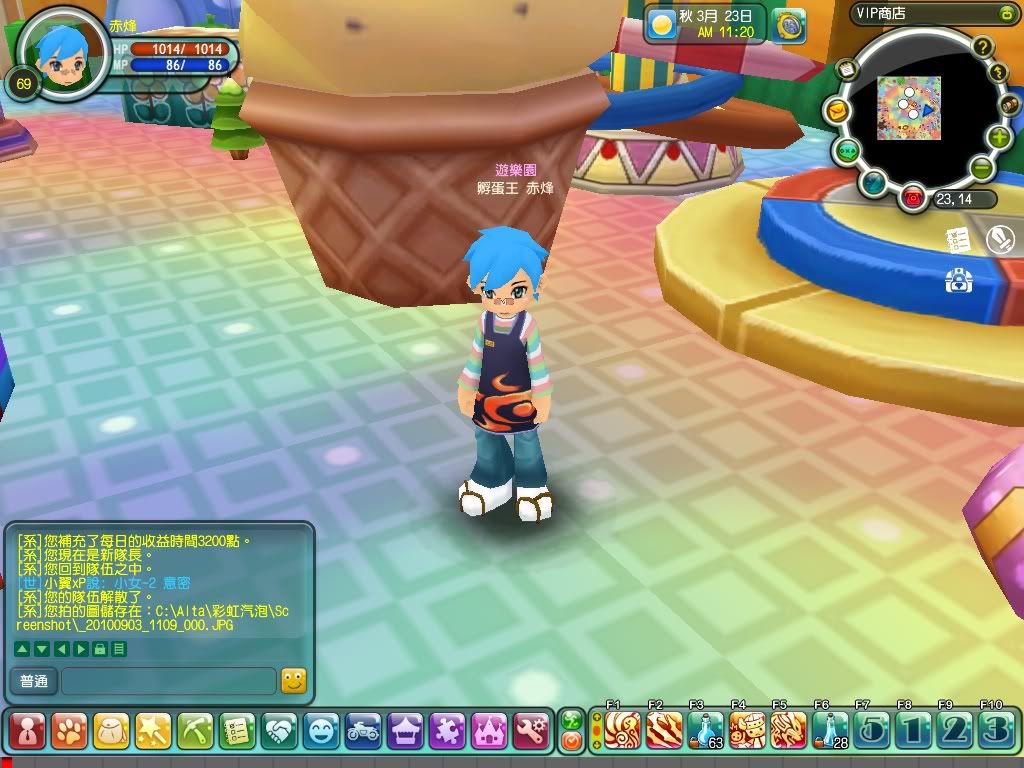The image size is (1024, 768).
Task: Open the pet menu with the paw icon
Action: (x=69, y=732)
